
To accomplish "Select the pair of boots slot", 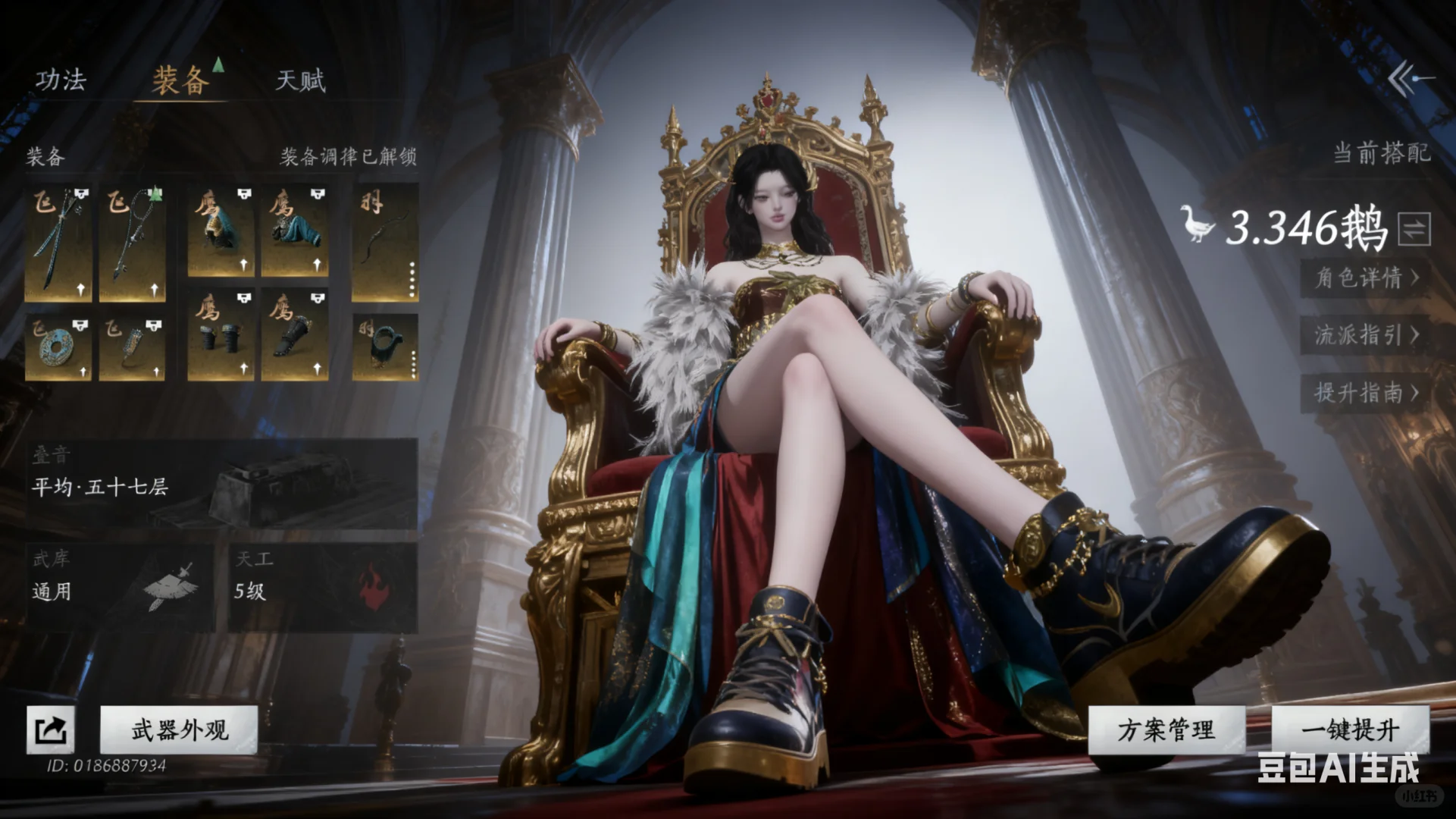I will (221, 335).
